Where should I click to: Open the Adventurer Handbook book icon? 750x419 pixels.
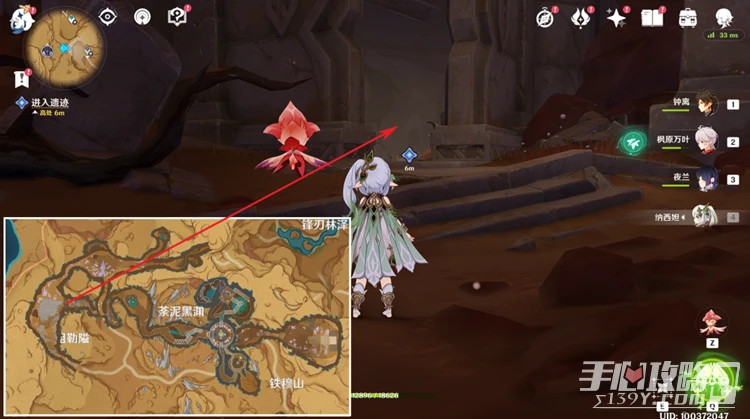(652, 17)
